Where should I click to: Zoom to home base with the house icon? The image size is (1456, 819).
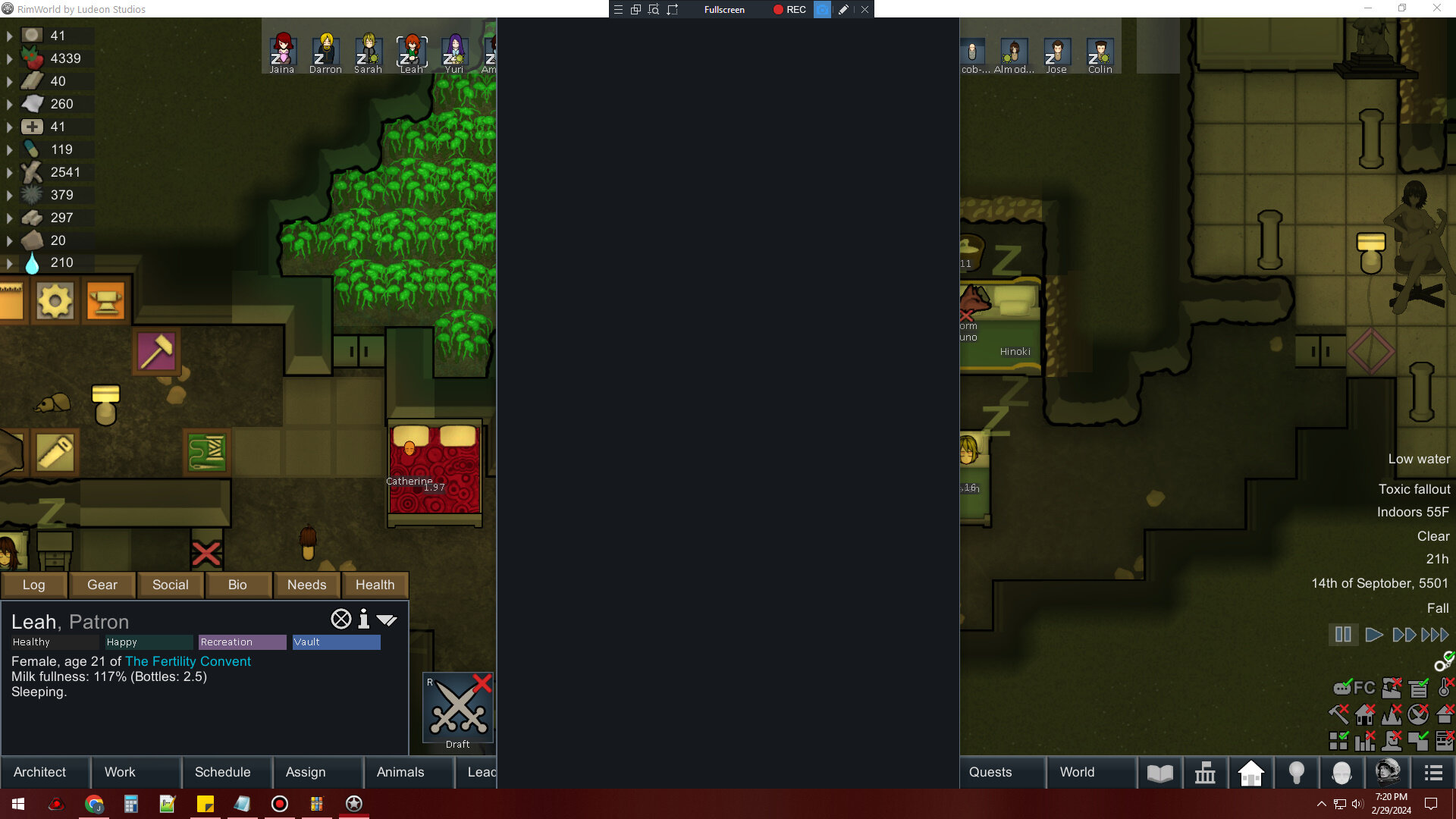click(x=1250, y=773)
